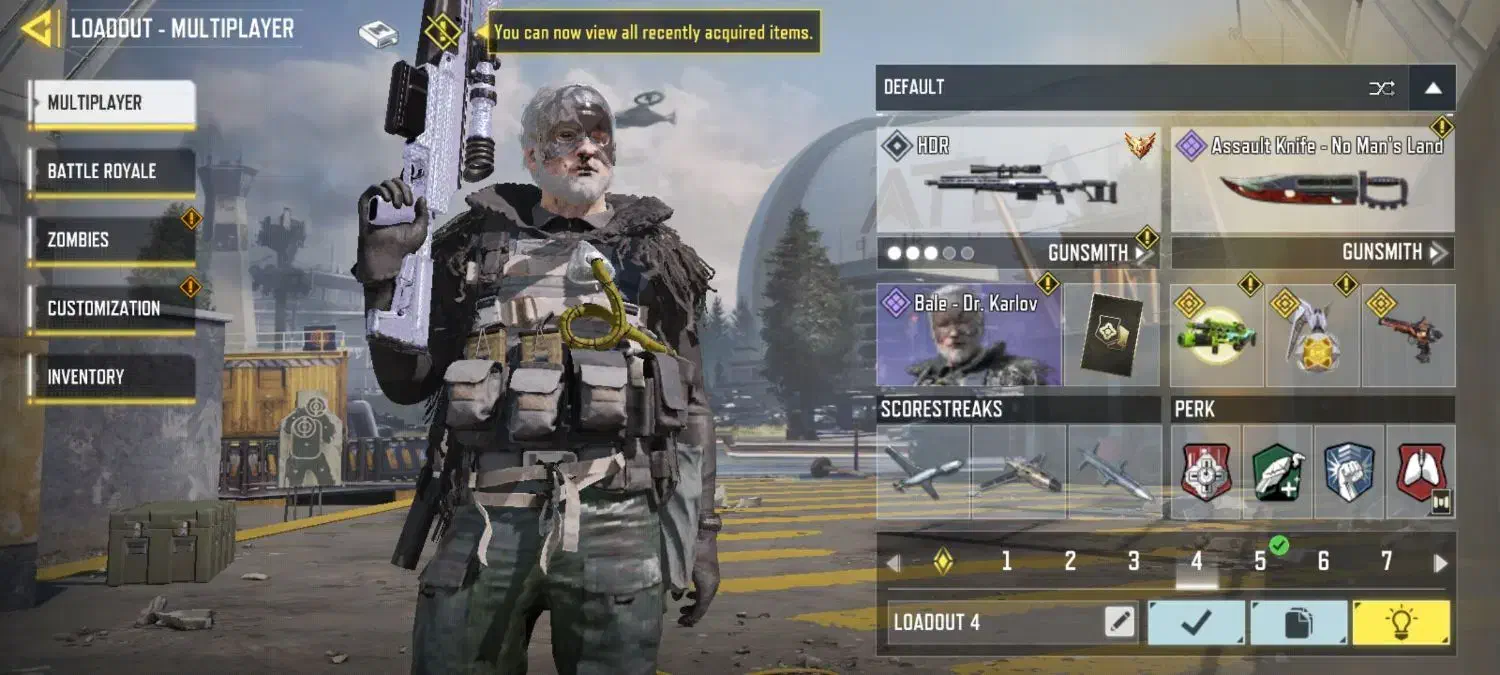Select loadout slot 7
Screen dimensions: 1500x675
coord(1387,562)
